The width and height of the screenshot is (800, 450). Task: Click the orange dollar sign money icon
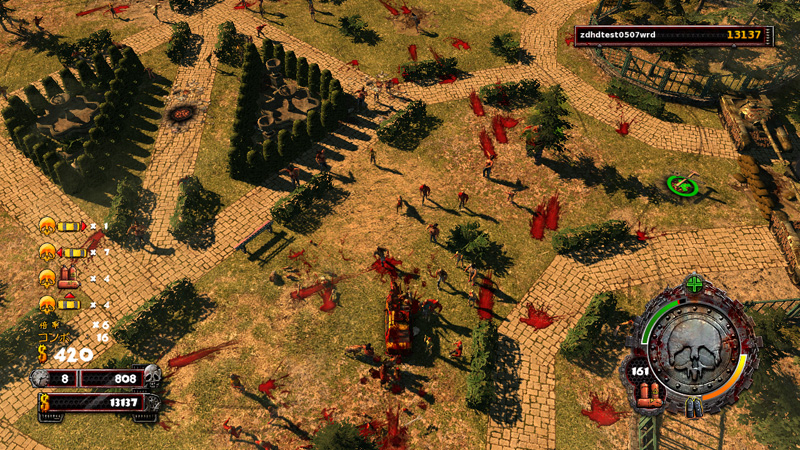[42, 353]
